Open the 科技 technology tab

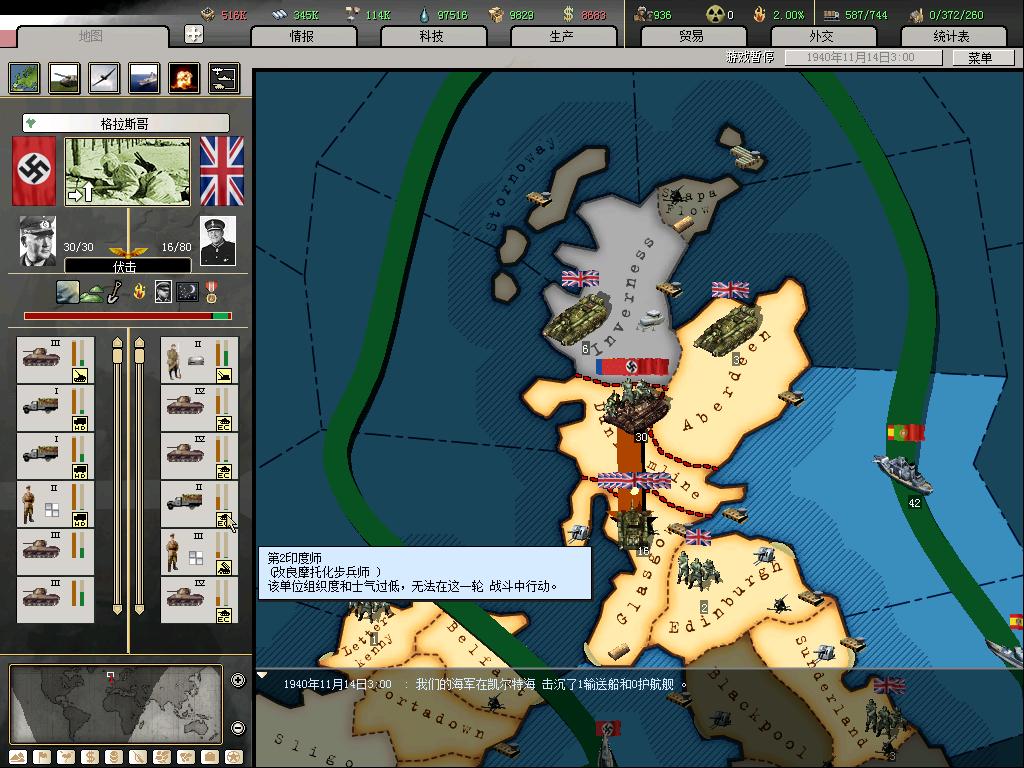click(431, 36)
